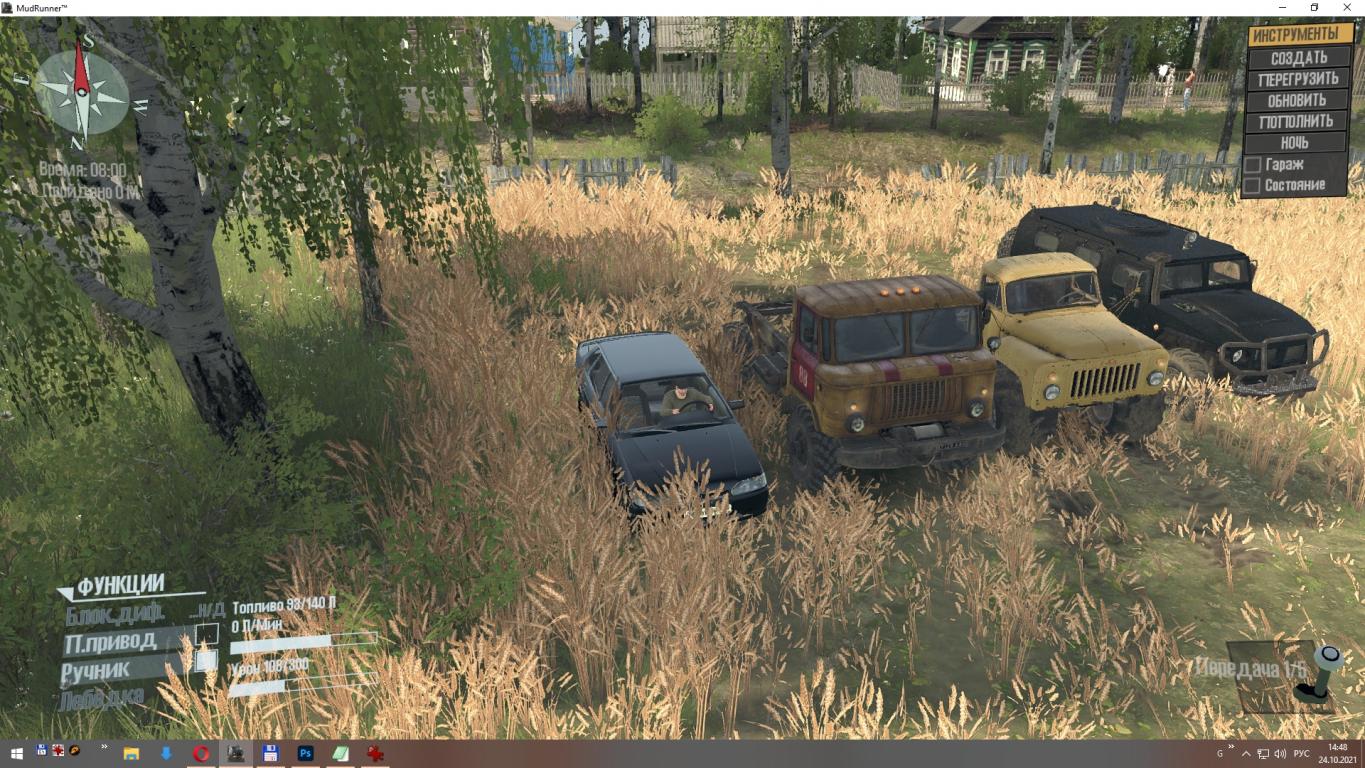Select the Перегрузить tools option
The image size is (1365, 768).
(x=1298, y=79)
